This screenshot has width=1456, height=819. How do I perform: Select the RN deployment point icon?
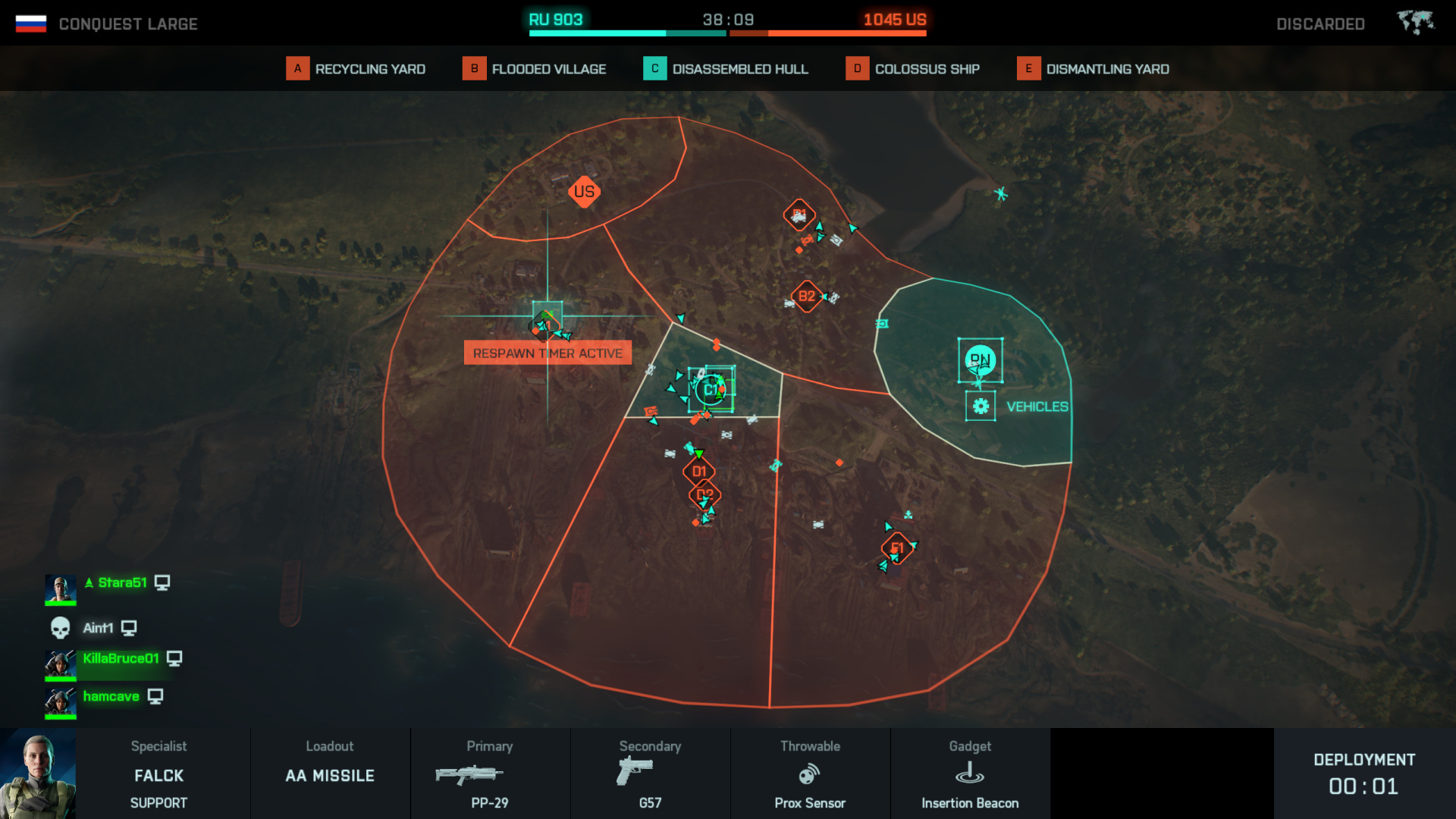pyautogui.click(x=981, y=361)
